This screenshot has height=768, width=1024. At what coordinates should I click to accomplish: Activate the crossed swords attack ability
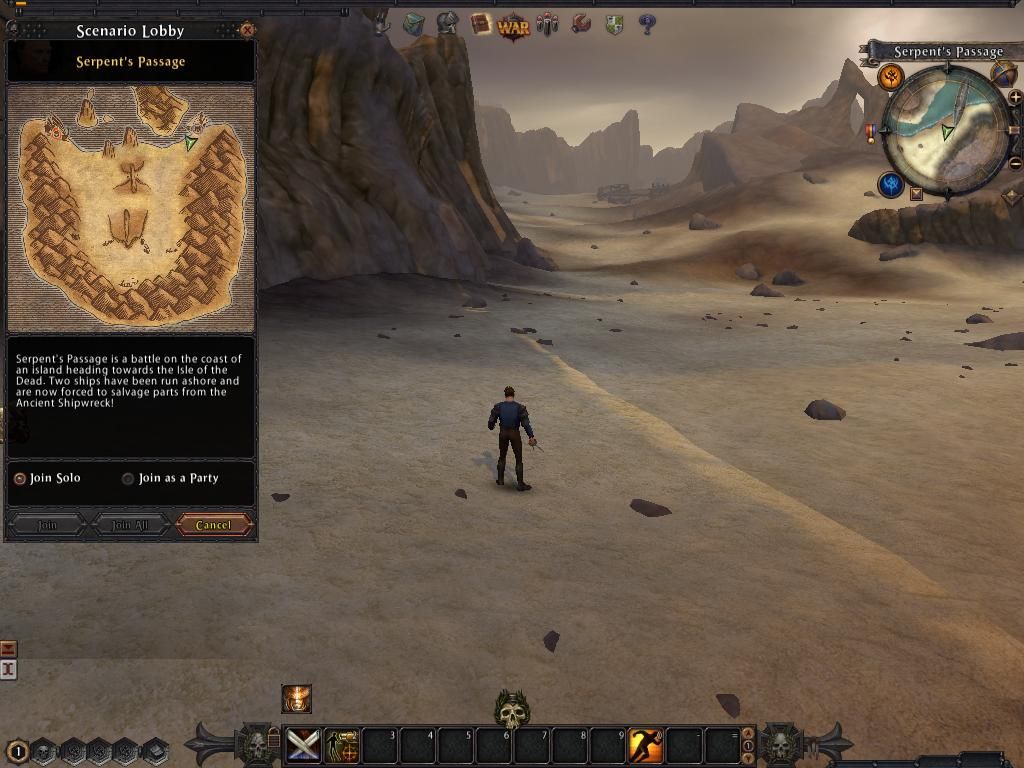[x=303, y=745]
